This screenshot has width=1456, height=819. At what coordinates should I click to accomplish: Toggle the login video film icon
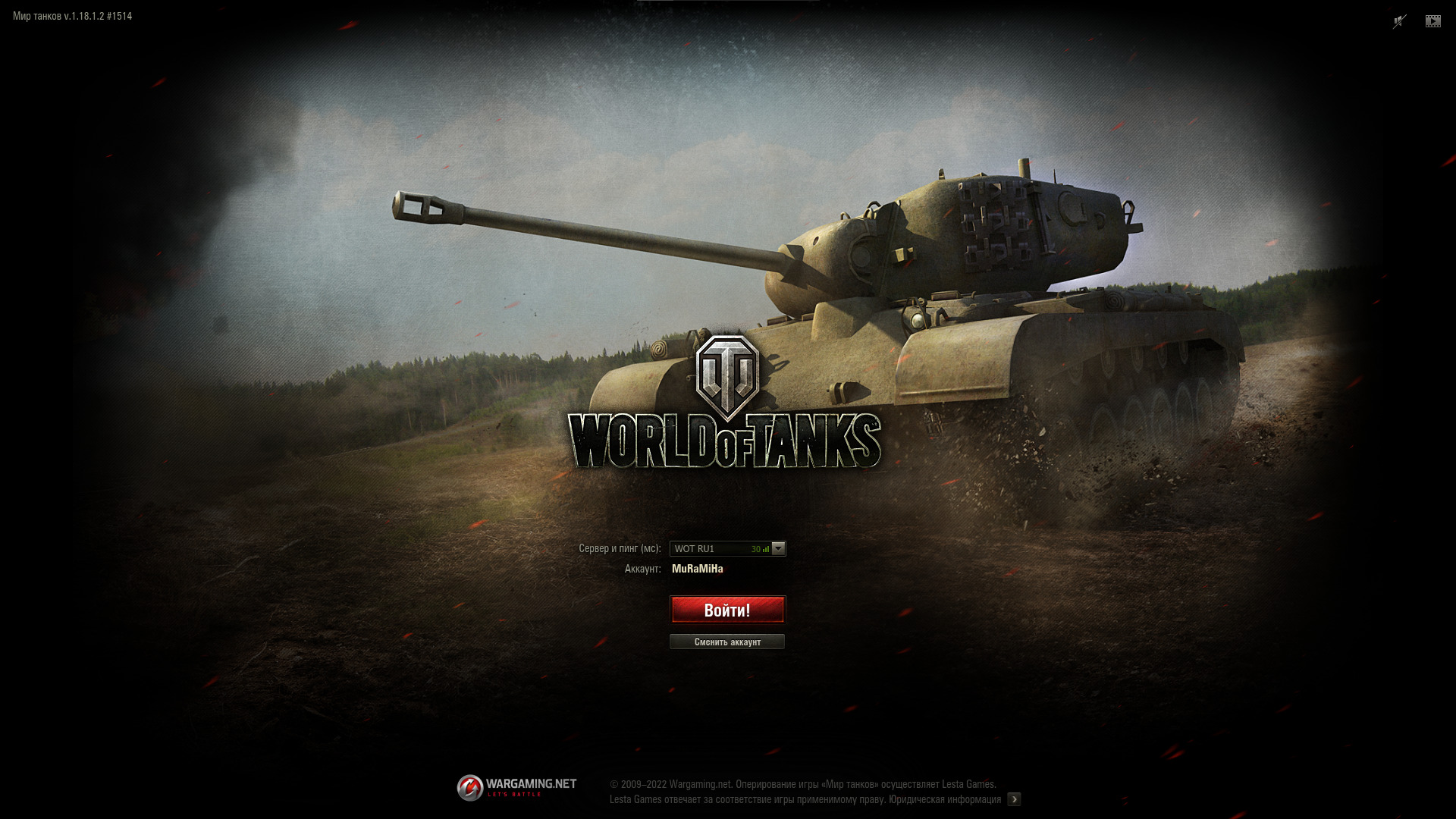(x=1432, y=21)
